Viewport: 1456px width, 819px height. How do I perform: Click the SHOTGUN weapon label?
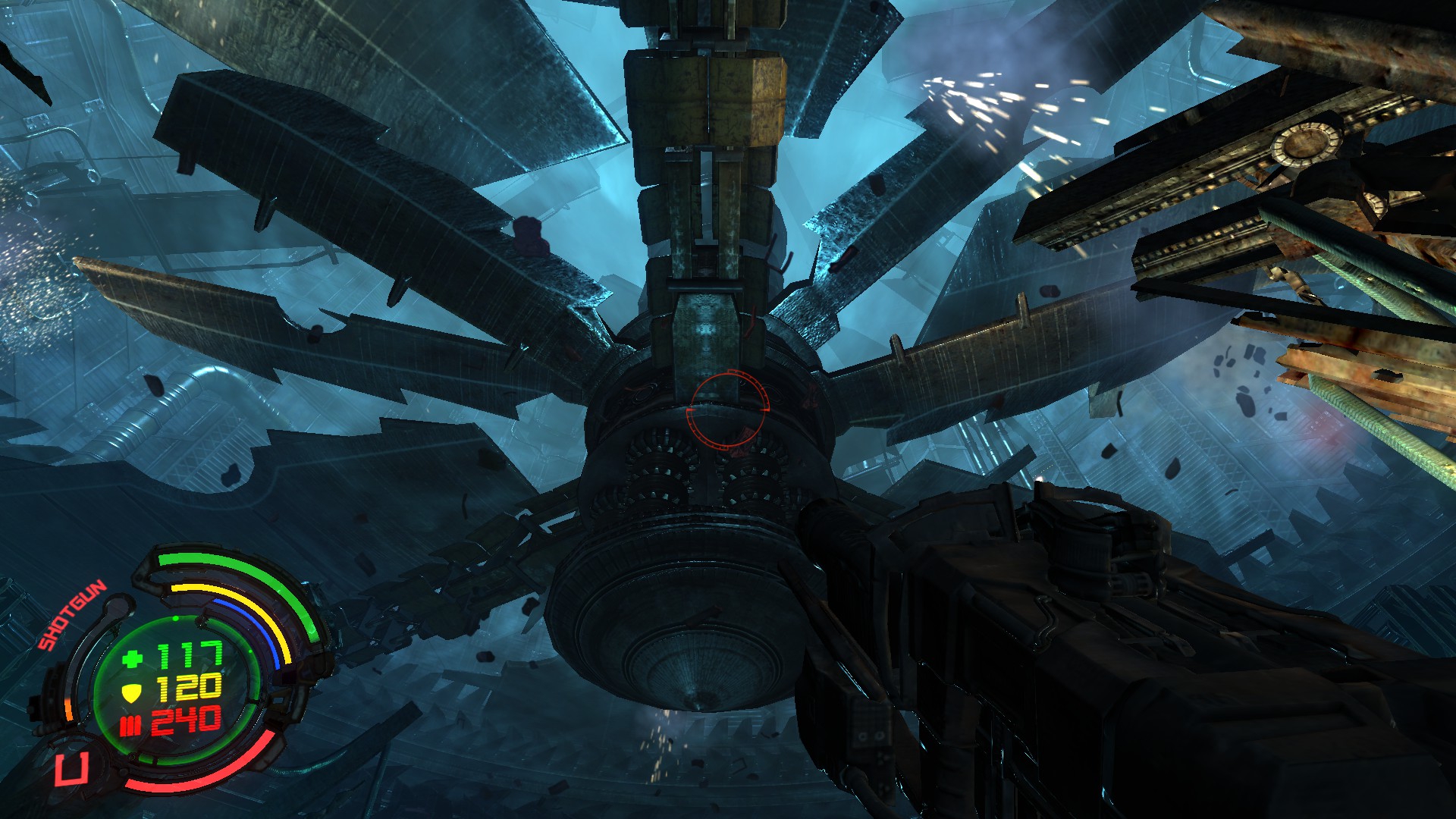(73, 615)
